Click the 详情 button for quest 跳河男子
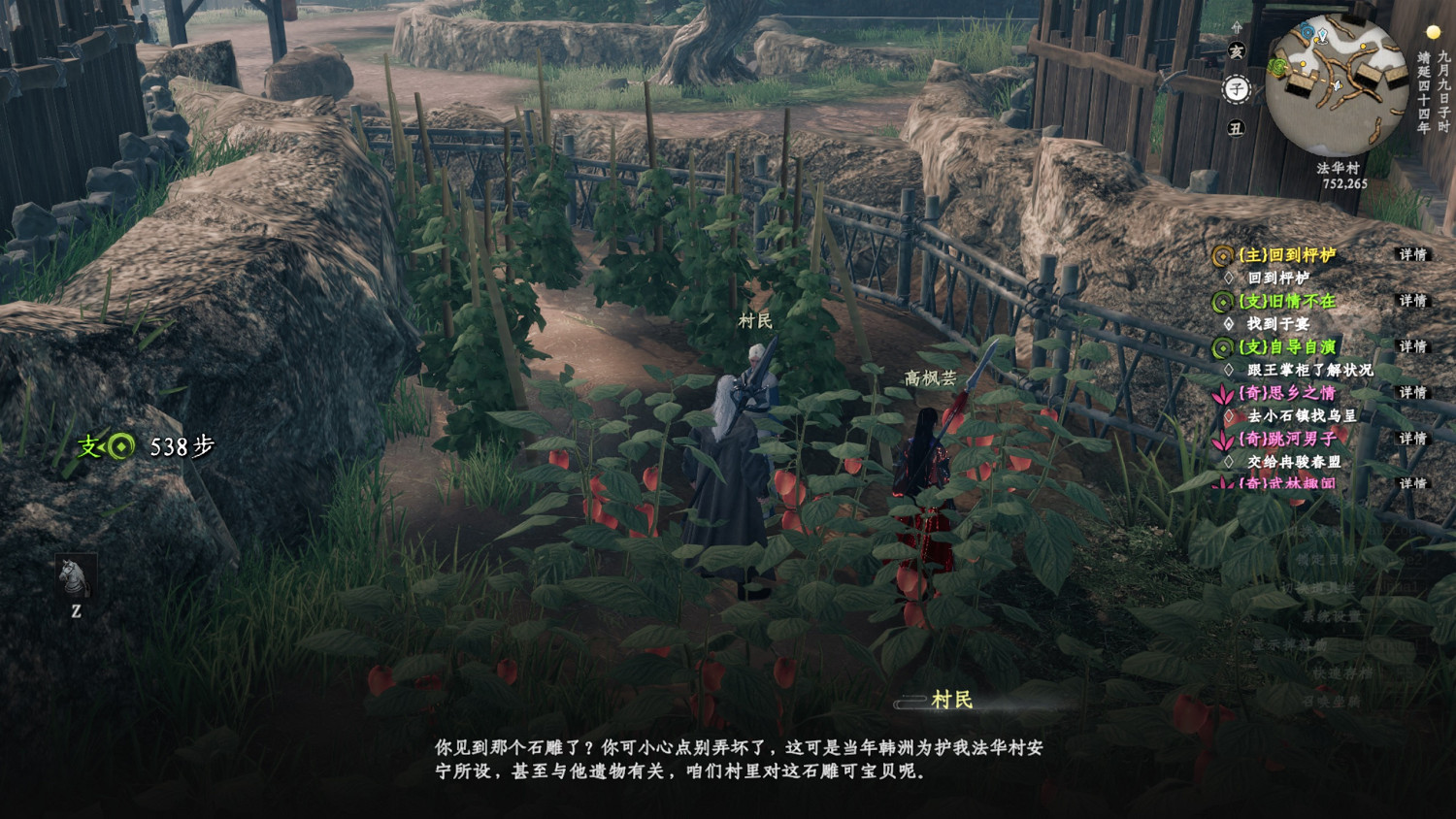 [1412, 439]
